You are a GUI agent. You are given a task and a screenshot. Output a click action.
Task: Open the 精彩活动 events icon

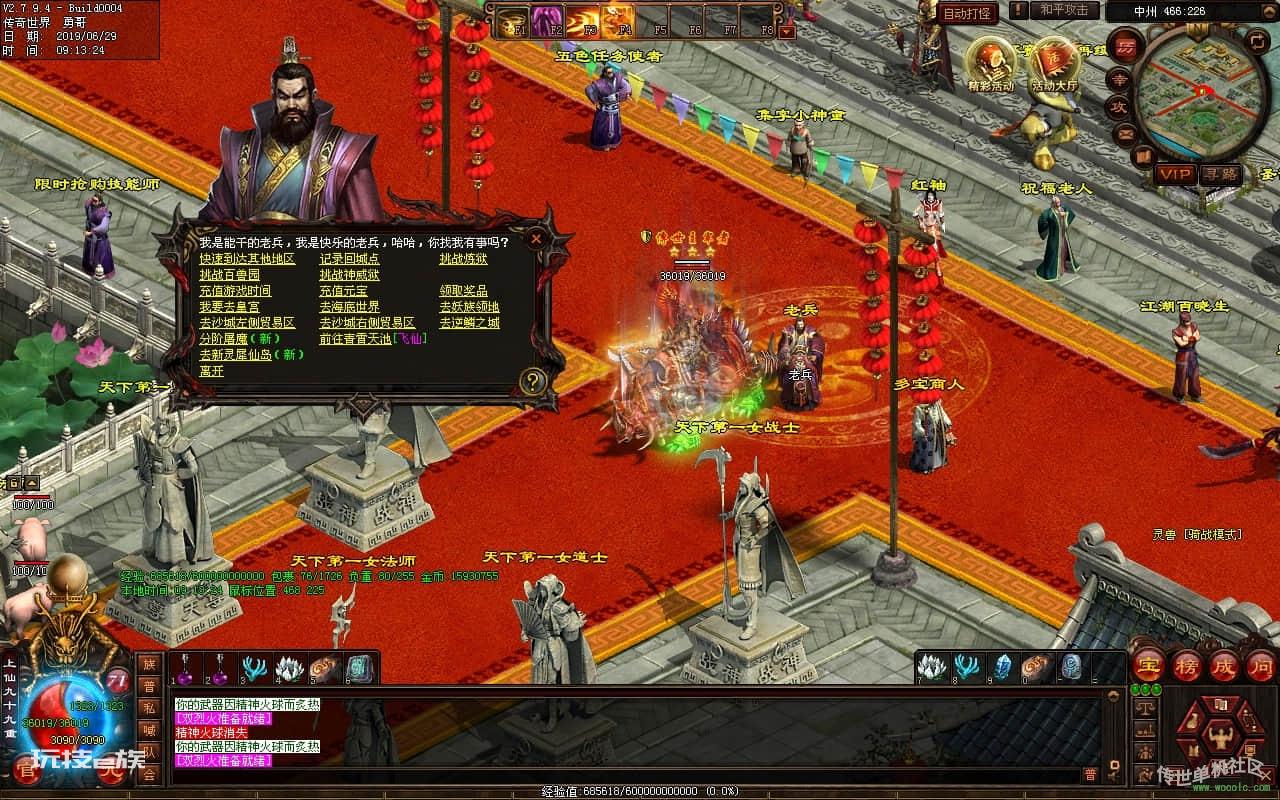coord(990,62)
